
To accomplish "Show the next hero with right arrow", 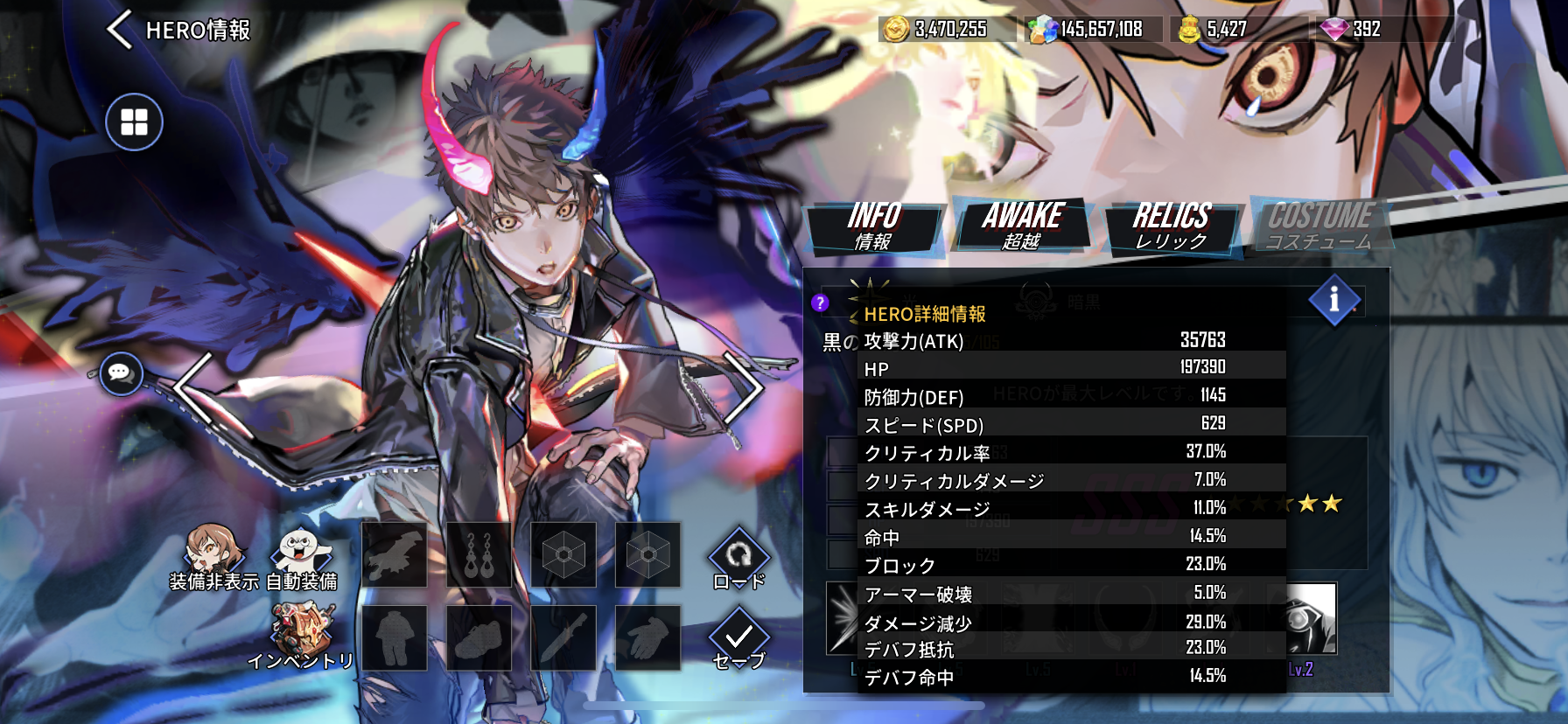I will [744, 387].
